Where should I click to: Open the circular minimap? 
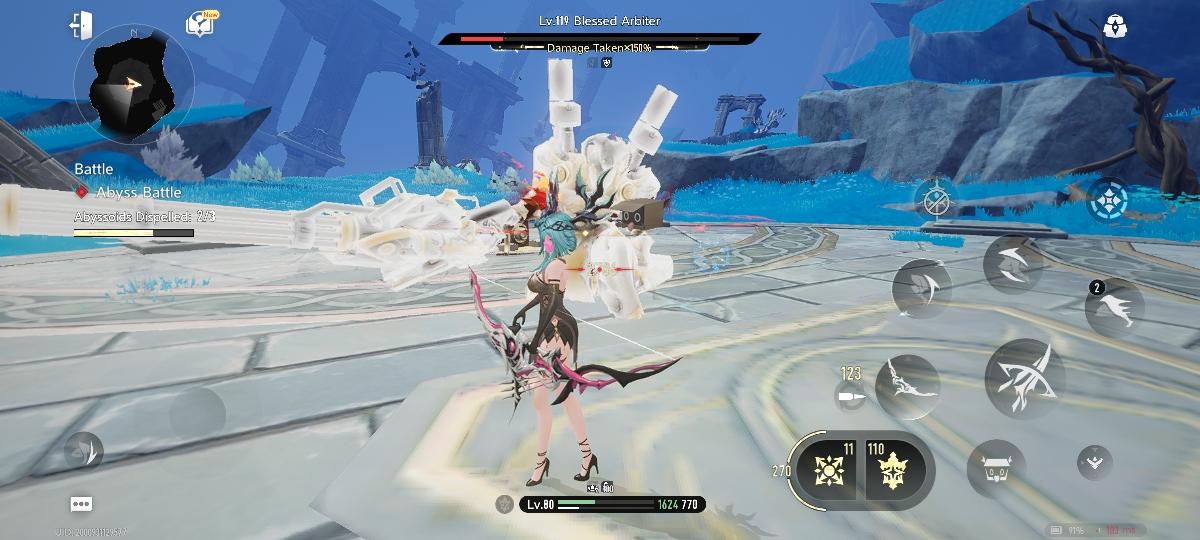pyautogui.click(x=133, y=84)
